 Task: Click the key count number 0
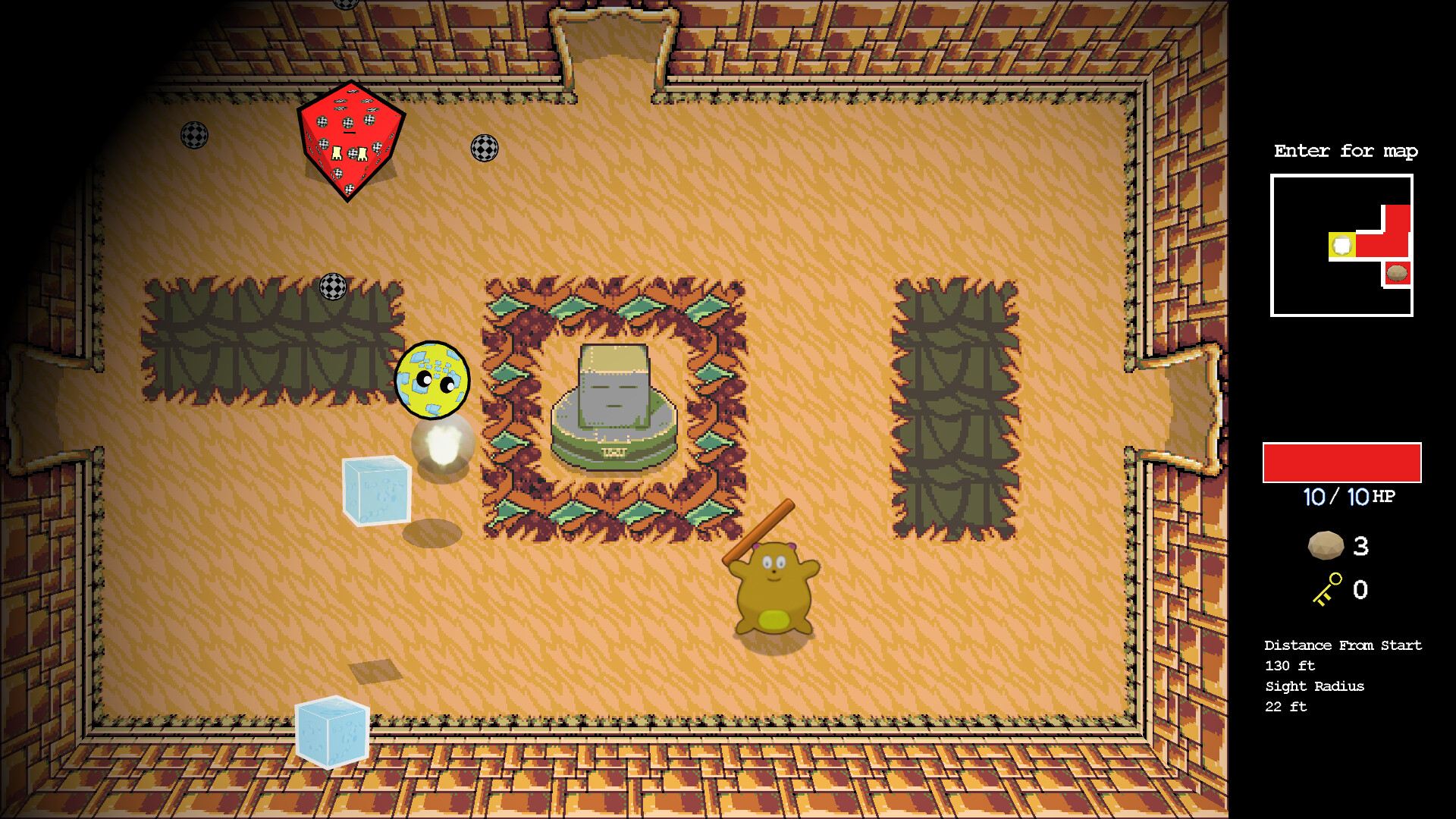1361,591
